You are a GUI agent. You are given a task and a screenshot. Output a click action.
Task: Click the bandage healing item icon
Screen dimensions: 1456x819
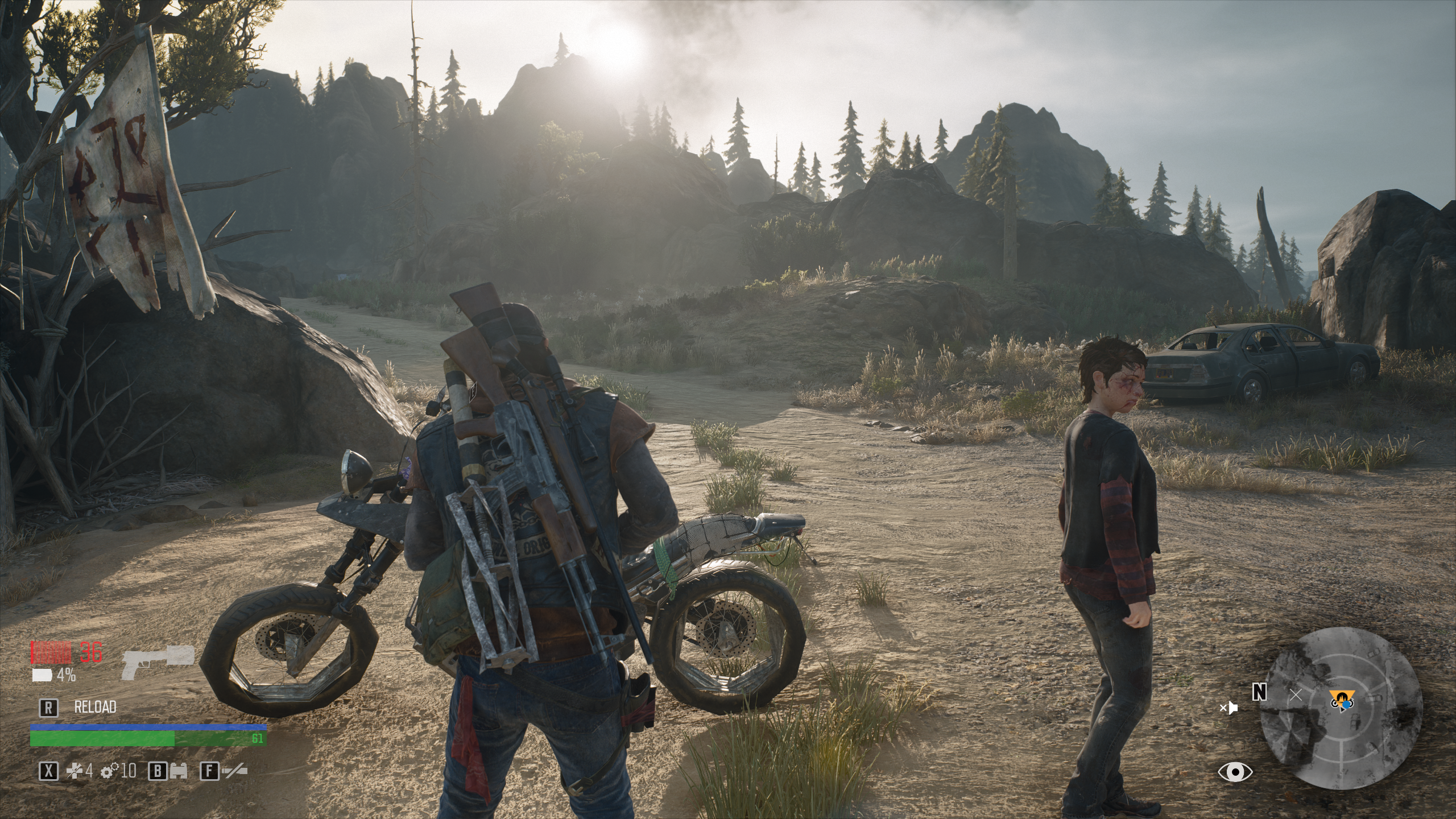74,771
